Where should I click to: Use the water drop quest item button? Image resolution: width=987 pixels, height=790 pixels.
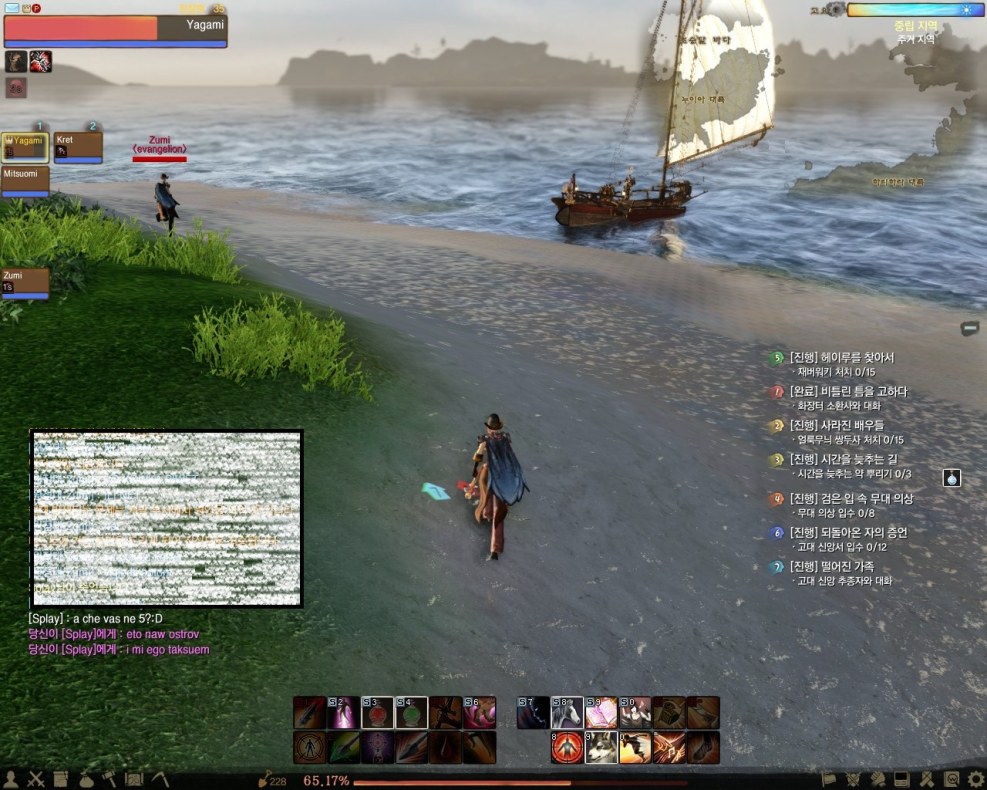[951, 478]
